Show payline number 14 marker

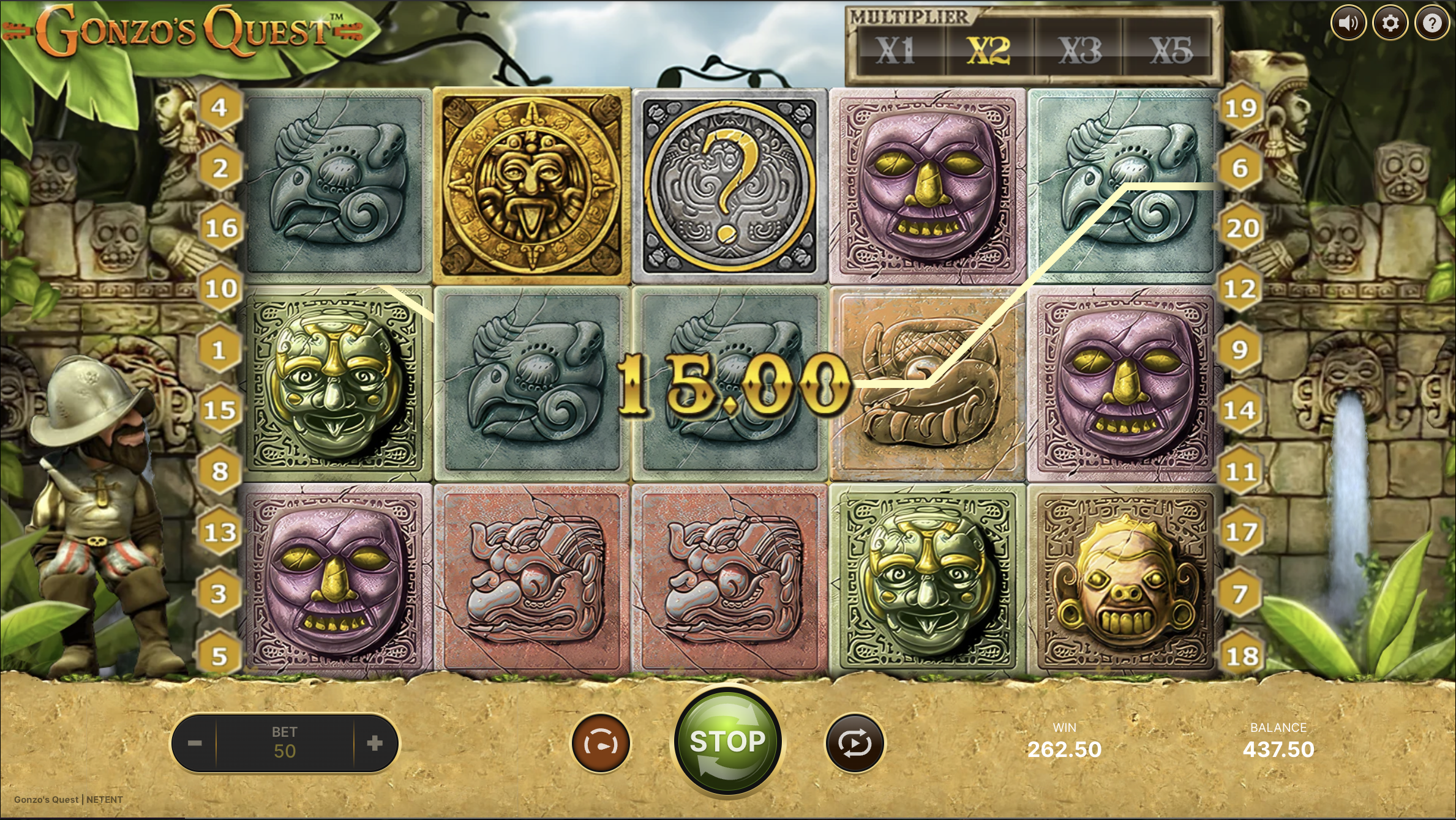[1240, 410]
